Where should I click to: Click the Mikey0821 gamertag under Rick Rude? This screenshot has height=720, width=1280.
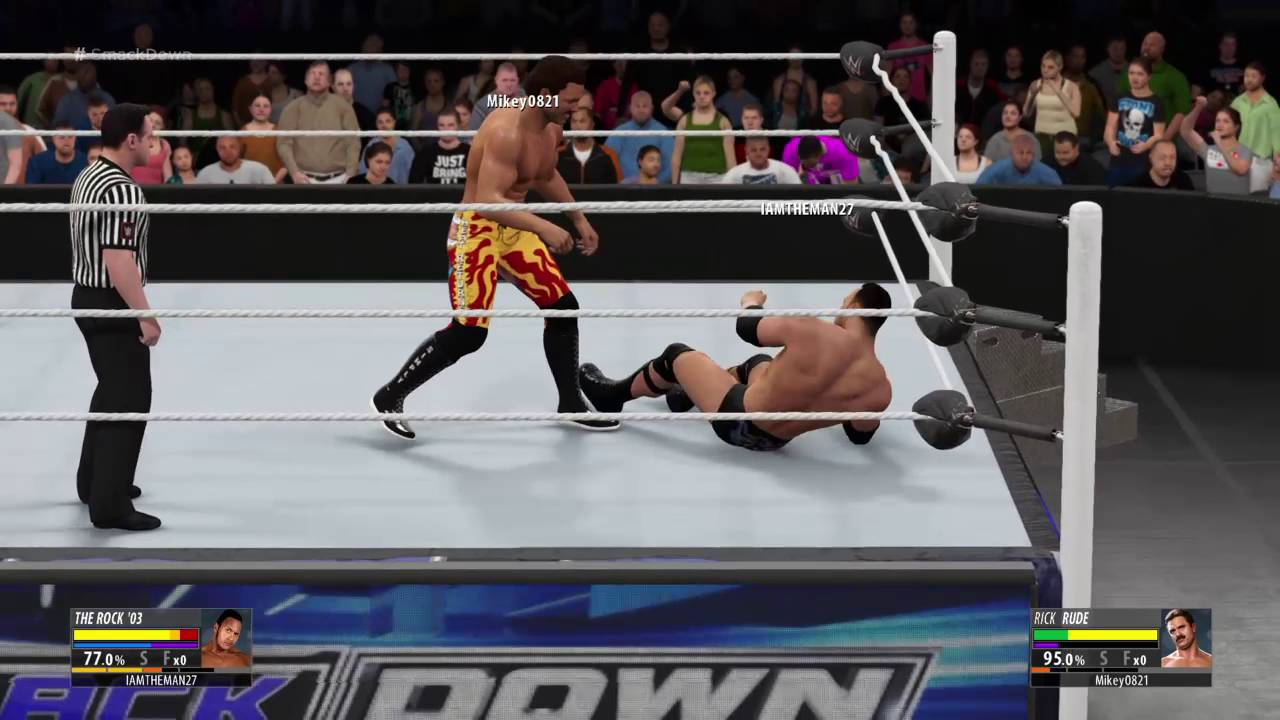pyautogui.click(x=1121, y=680)
